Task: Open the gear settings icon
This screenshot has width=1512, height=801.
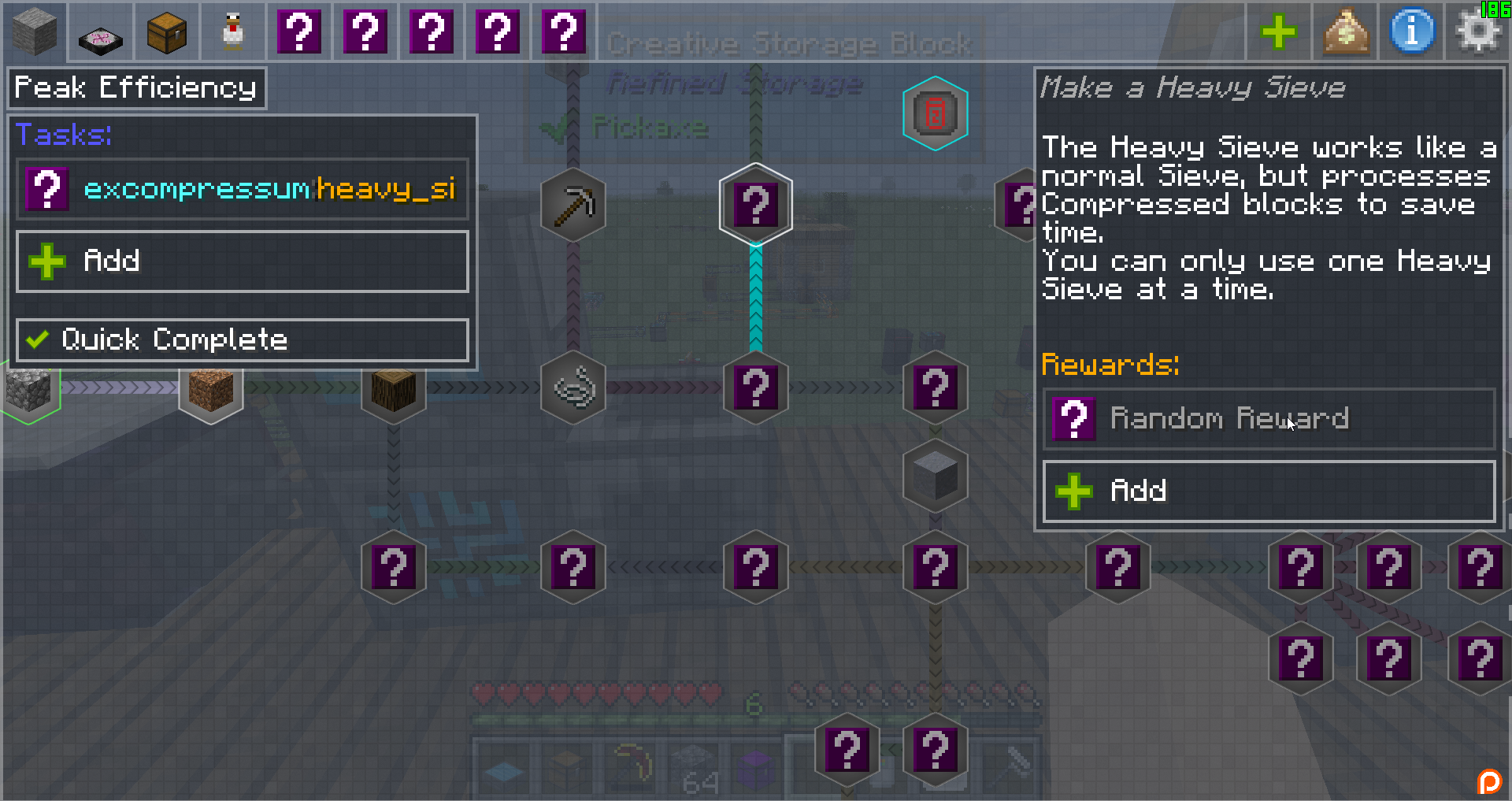Action: pyautogui.click(x=1477, y=32)
